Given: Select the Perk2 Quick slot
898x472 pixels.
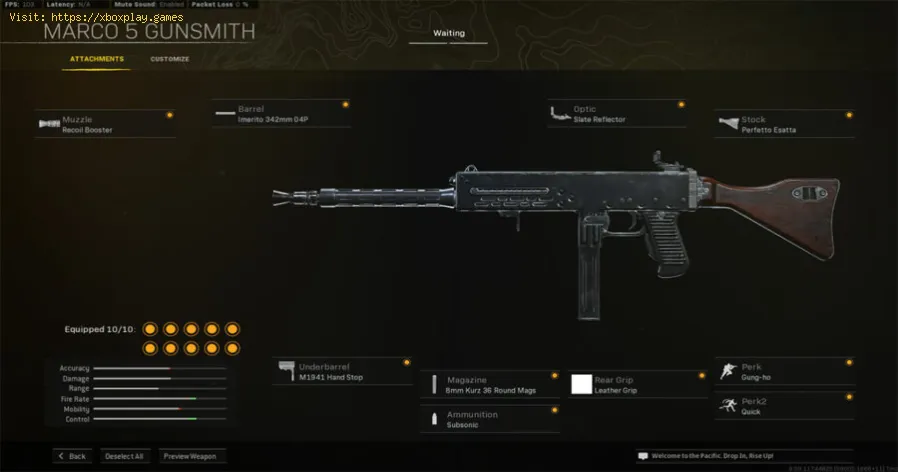Looking at the screenshot, I should coord(785,405).
